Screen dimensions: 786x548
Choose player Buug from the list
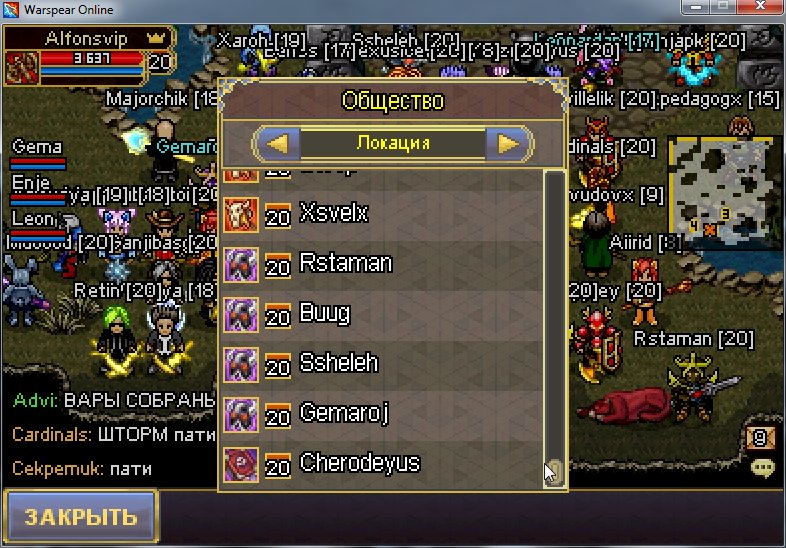[x=380, y=313]
